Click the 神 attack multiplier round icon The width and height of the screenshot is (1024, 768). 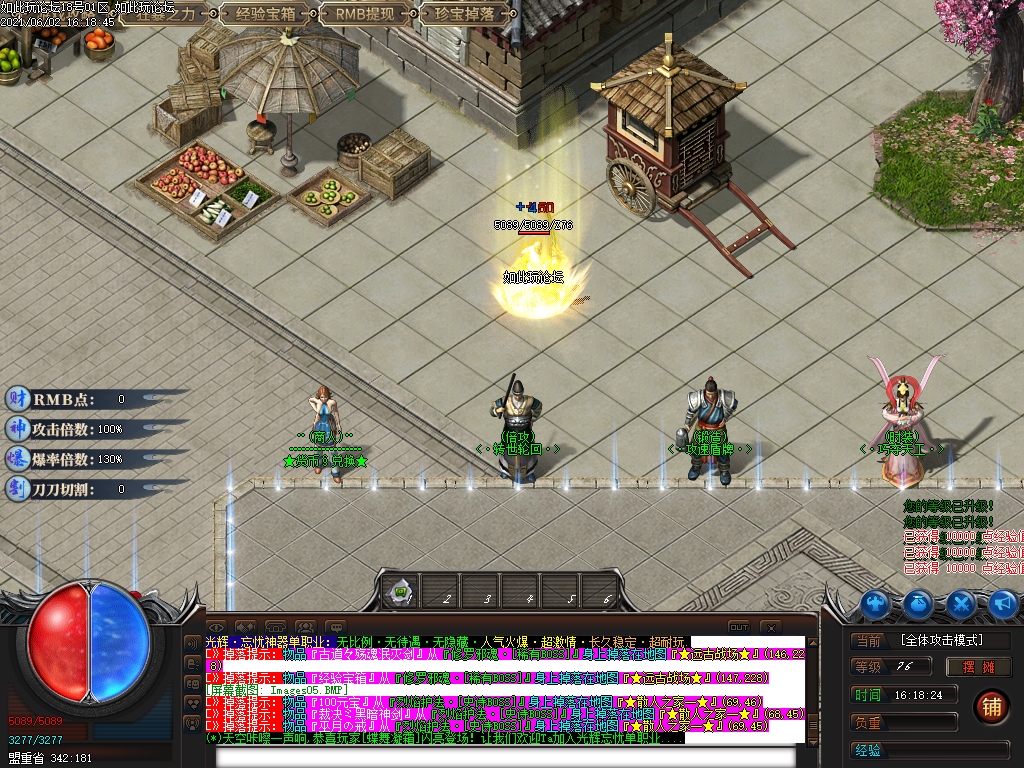click(x=17, y=429)
